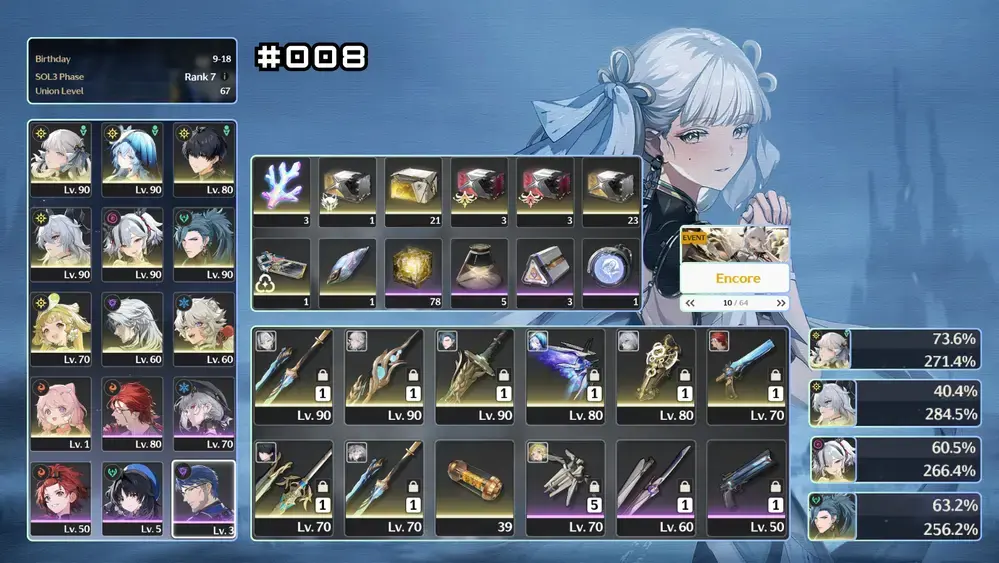Select the red-haired Lv. 50 character portrait
The image size is (999, 563).
62,497
